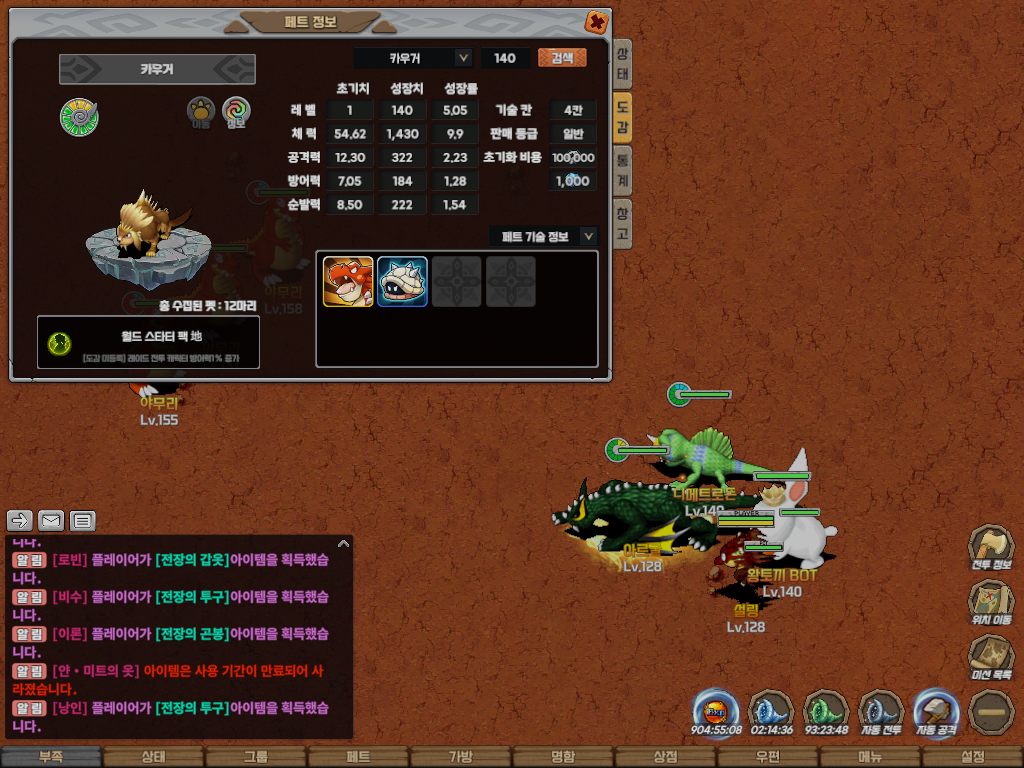Close the pet info window
The width and height of the screenshot is (1024, 768).
pos(596,21)
